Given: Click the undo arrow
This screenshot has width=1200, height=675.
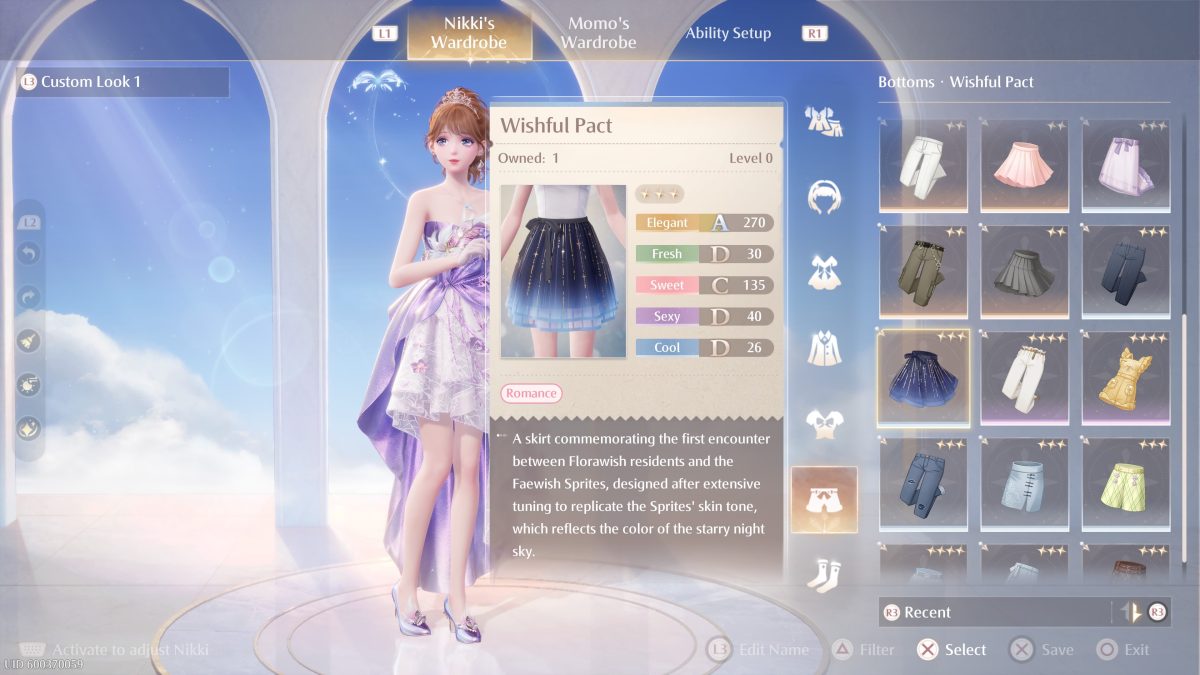Looking at the screenshot, I should [x=29, y=255].
